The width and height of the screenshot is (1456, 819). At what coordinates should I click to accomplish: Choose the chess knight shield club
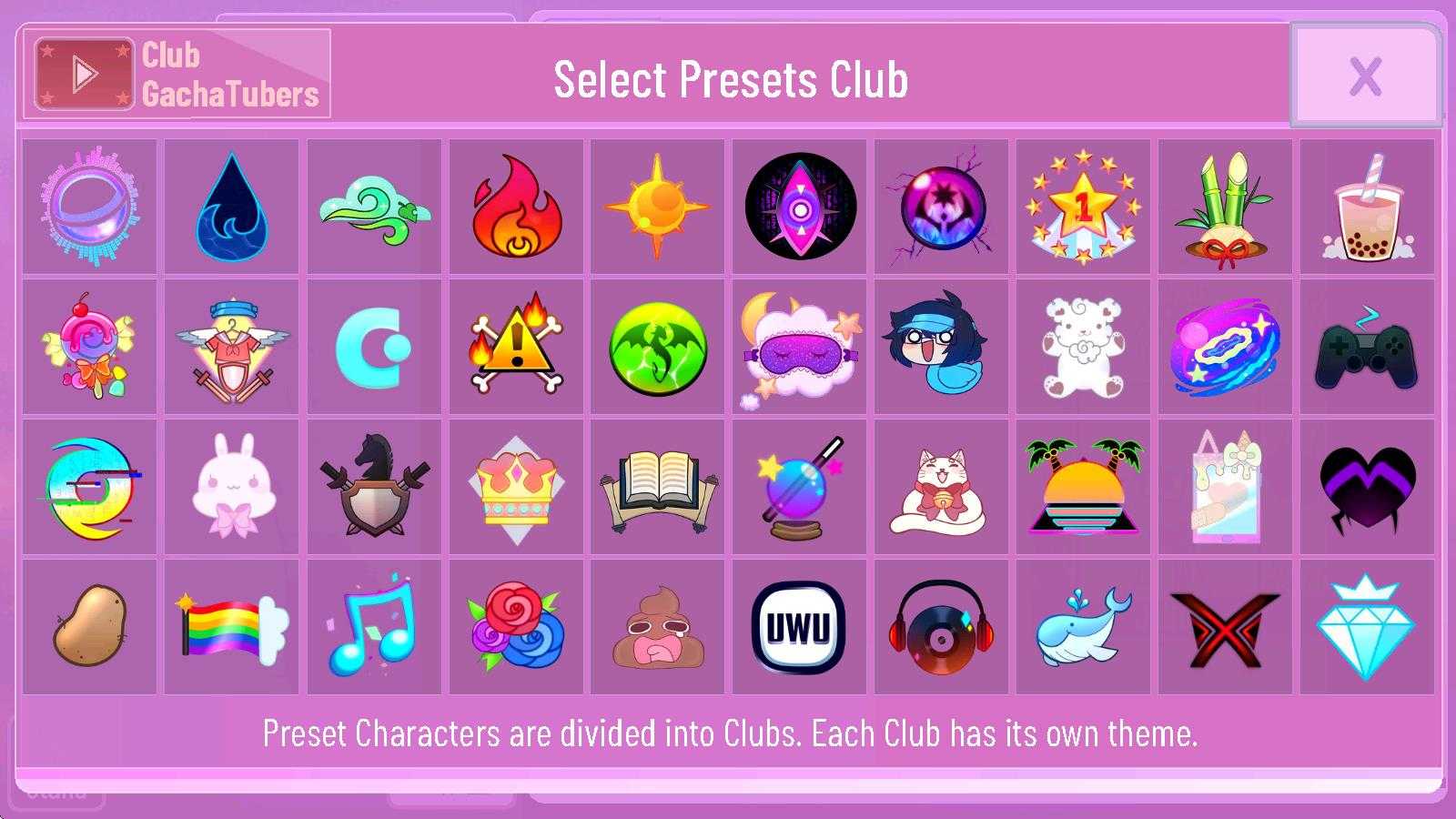[x=373, y=487]
